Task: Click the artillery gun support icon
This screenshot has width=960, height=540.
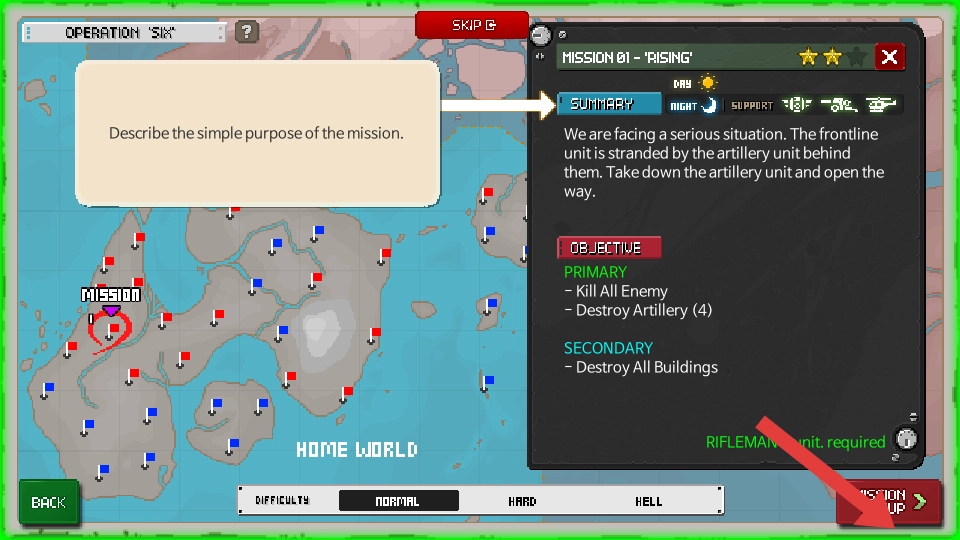Action: point(839,104)
